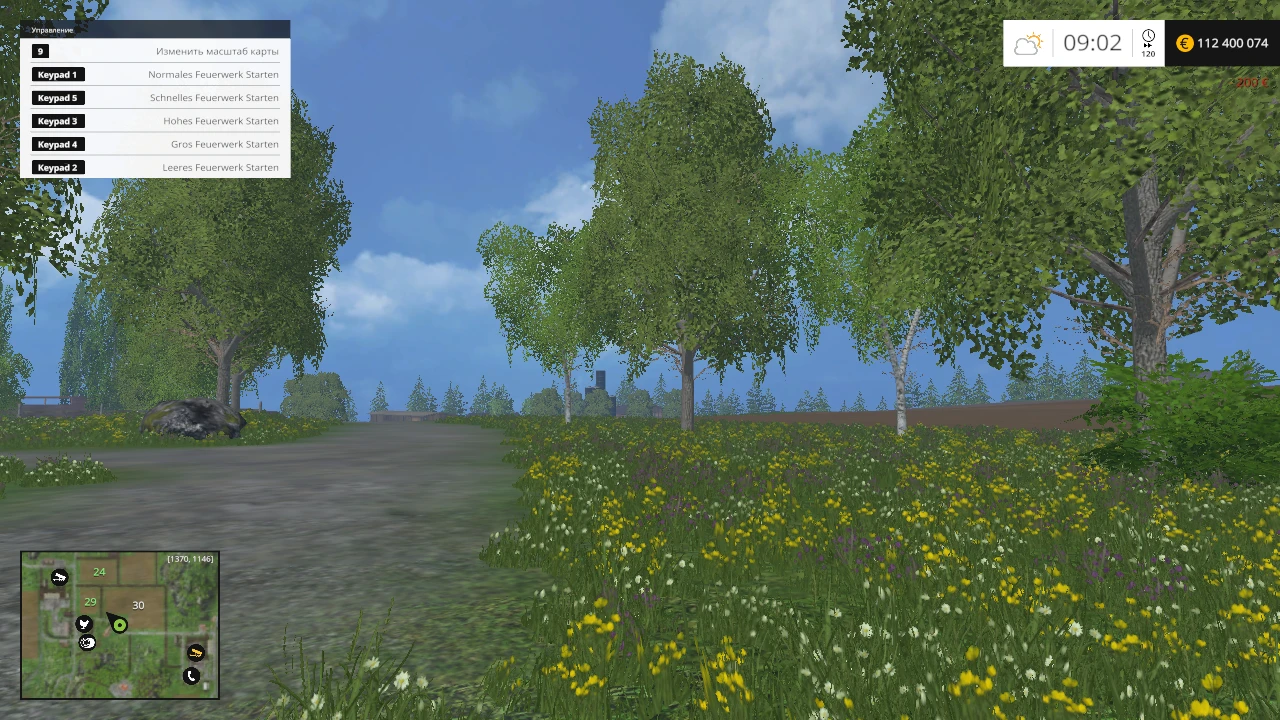Image resolution: width=1280 pixels, height=720 pixels.
Task: Click the coordinates label above the minimap
Action: 190,559
